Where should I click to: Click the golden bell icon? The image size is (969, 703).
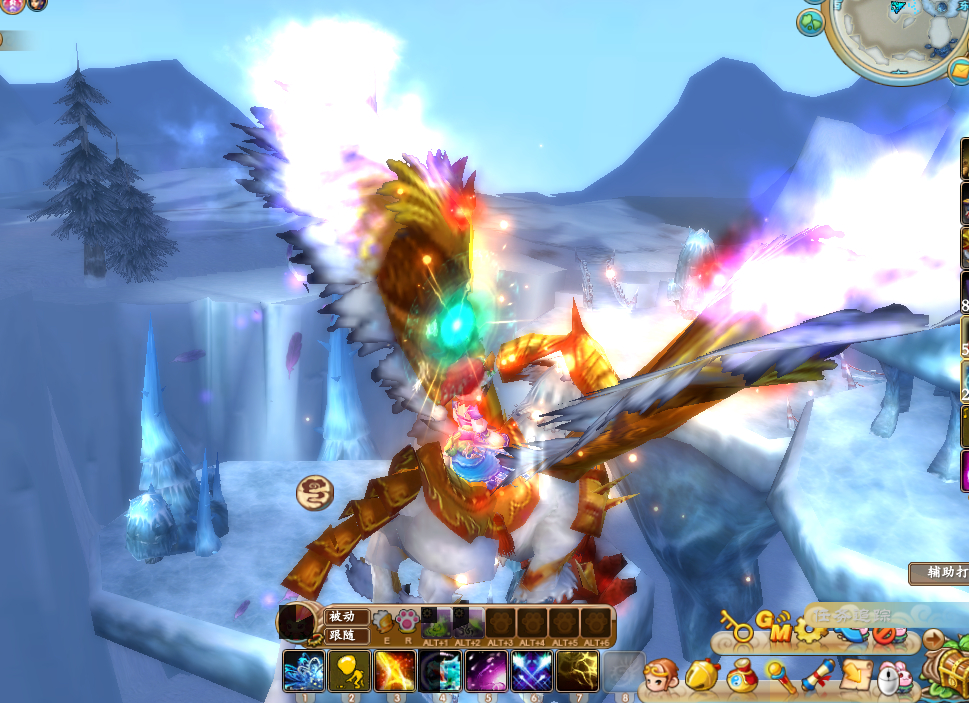click(x=702, y=677)
